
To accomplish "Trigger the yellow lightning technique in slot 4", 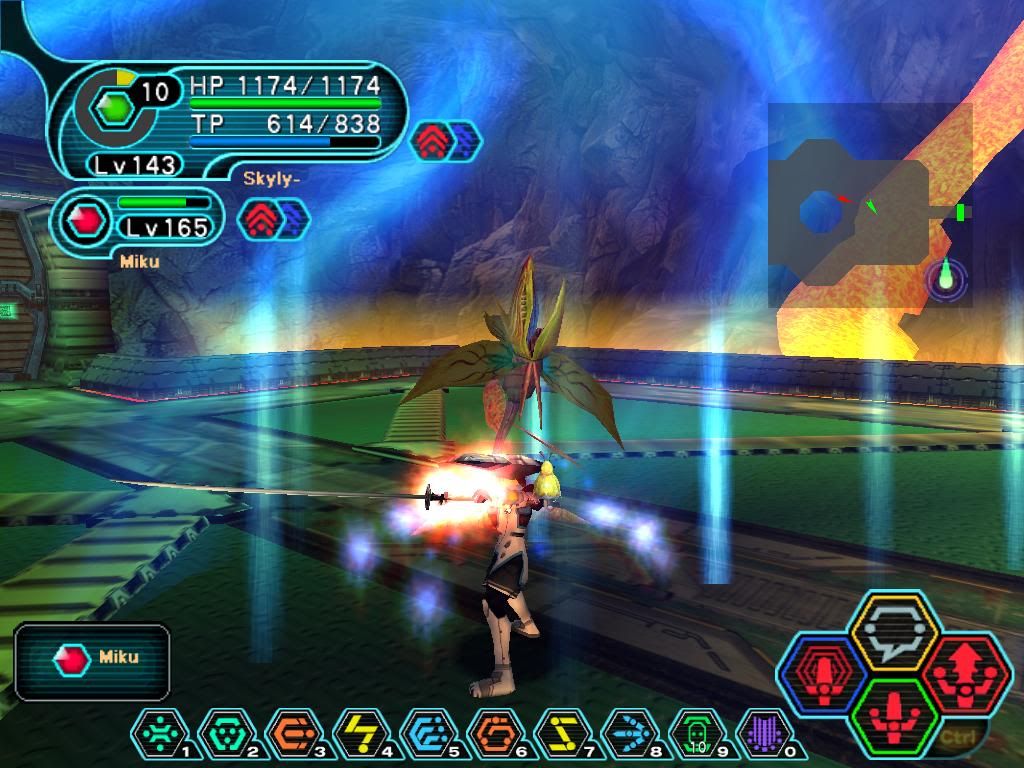I will [x=356, y=735].
